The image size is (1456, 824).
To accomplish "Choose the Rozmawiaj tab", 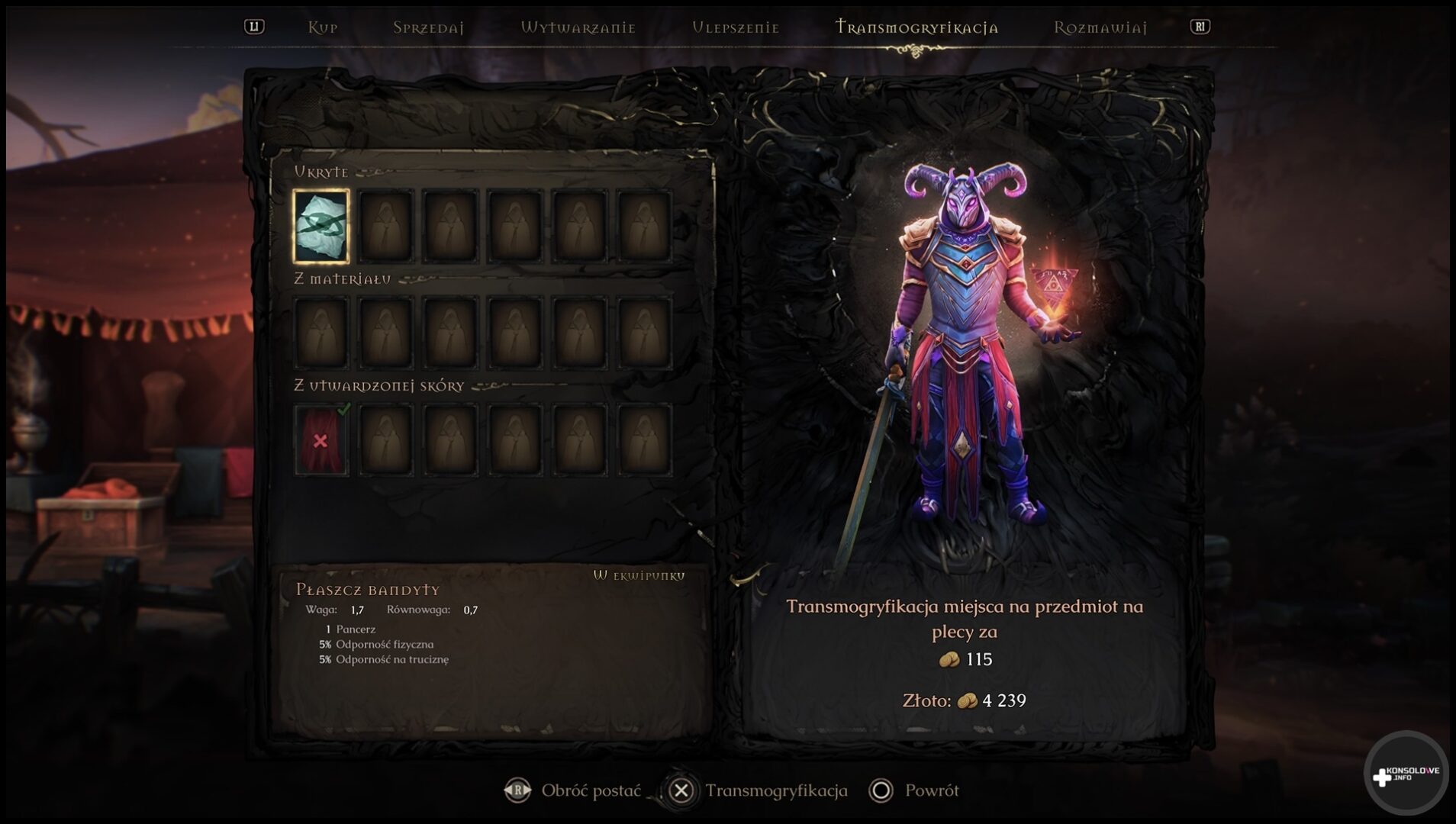I will 1100,28.
